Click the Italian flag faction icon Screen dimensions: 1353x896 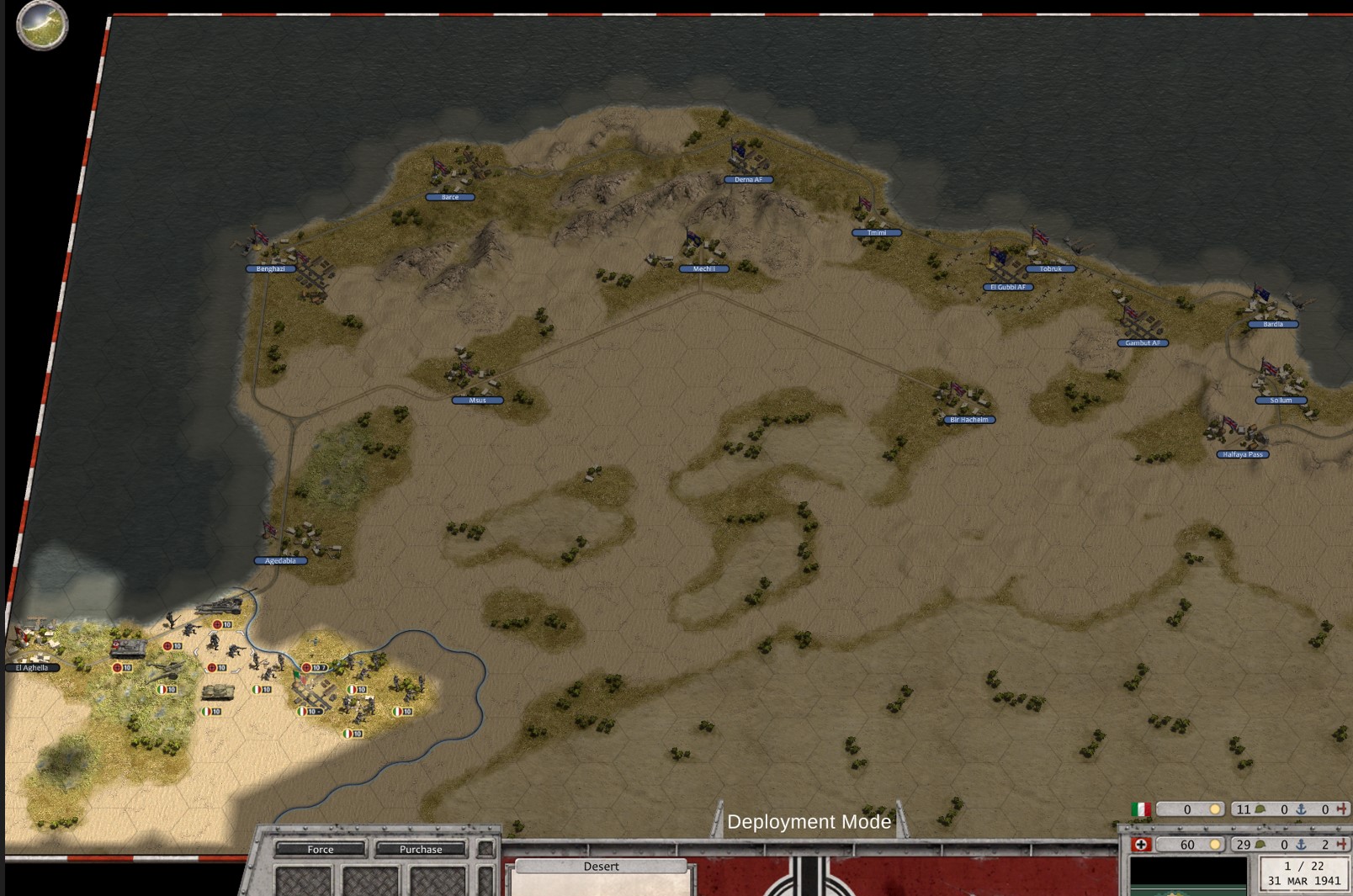[1141, 809]
